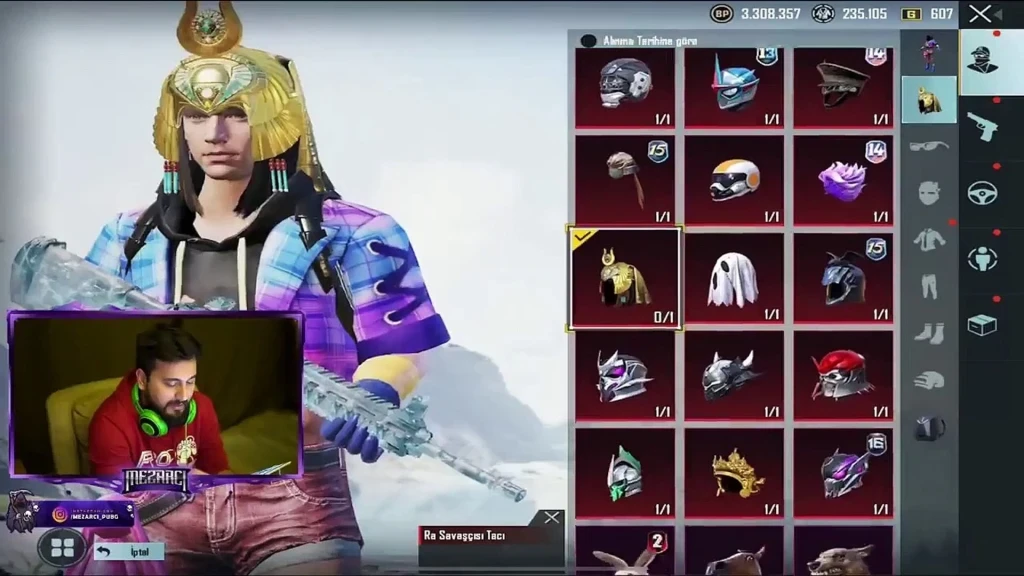This screenshot has width=1024, height=576.
Task: Dismiss the Ra Savaşçısı Tacı tooltip
Action: [551, 517]
